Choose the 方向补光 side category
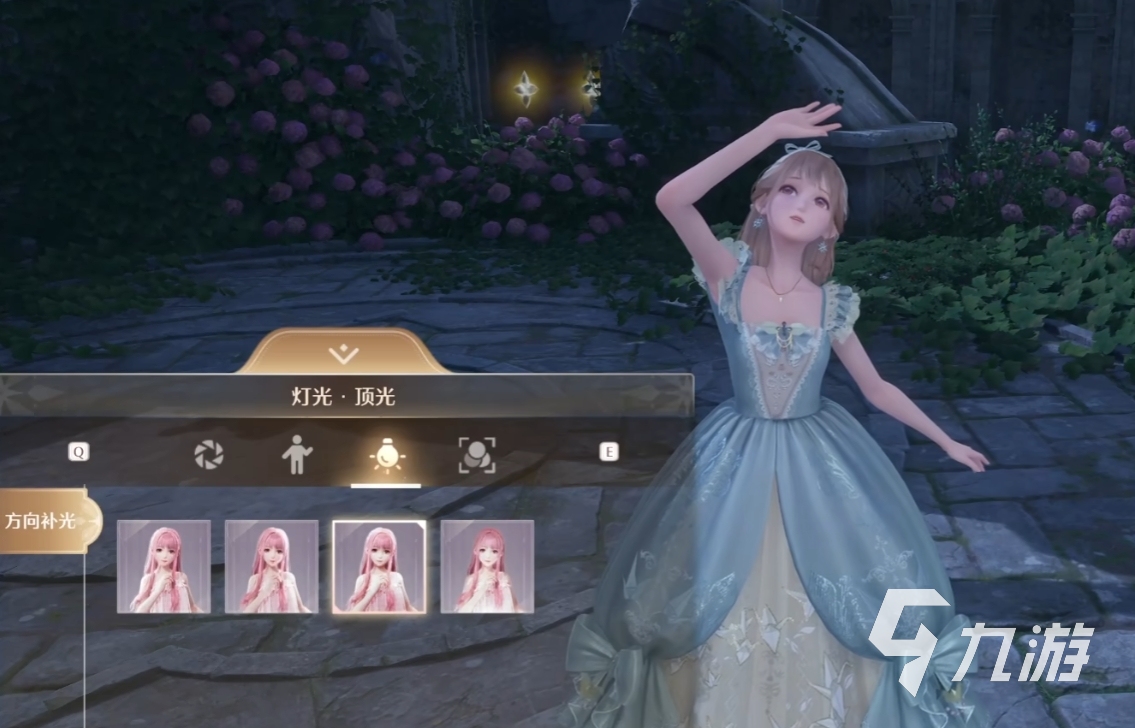Viewport: 1135px width, 728px height. (47, 520)
